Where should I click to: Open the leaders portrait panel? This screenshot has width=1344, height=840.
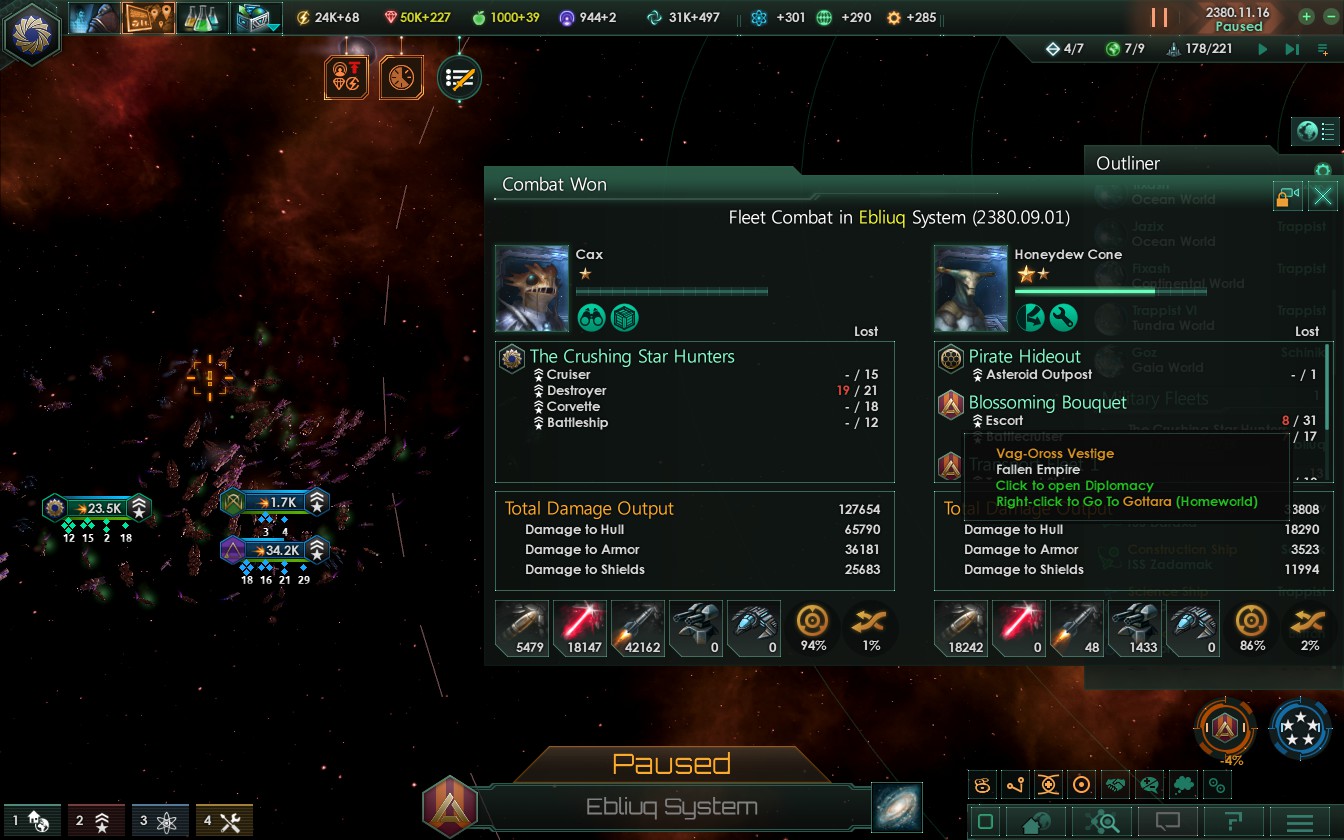95,18
